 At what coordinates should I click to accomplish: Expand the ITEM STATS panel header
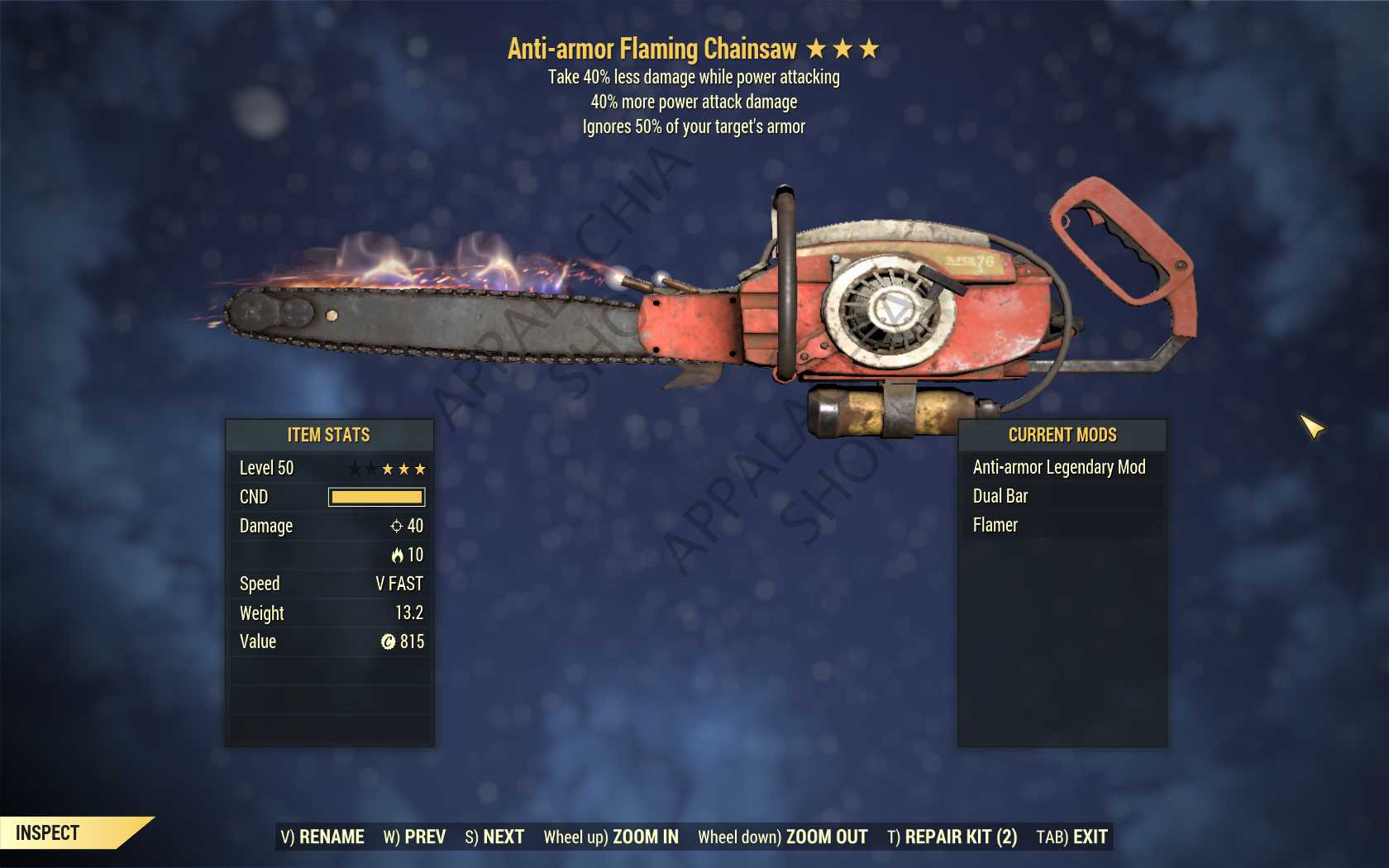329,435
